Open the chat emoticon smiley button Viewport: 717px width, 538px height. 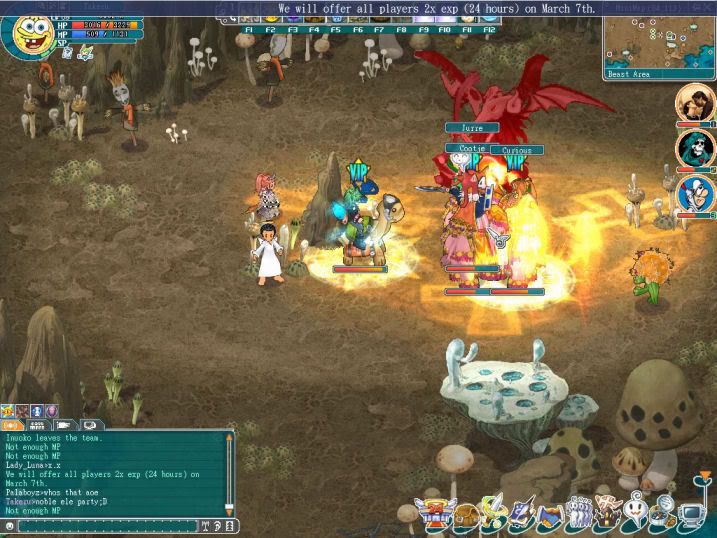pos(10,525)
